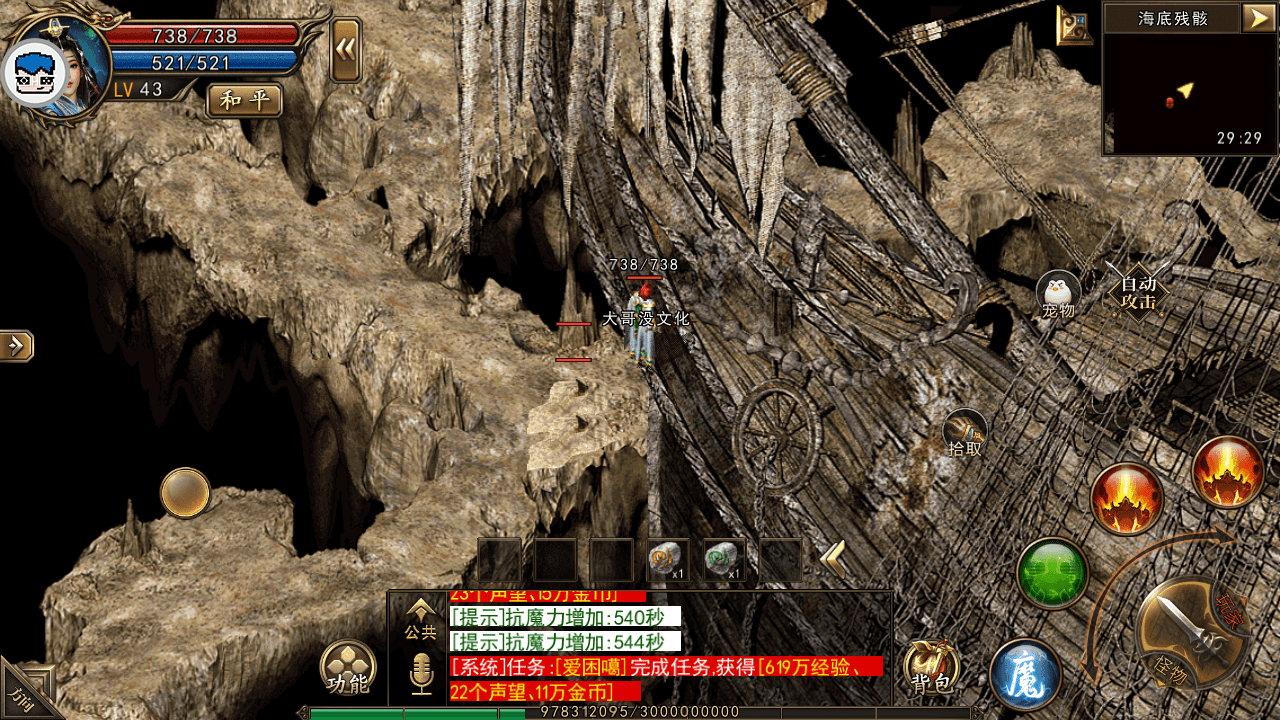Collapse the hotbar with the gold chevrons
The width and height of the screenshot is (1280, 720).
pos(833,560)
